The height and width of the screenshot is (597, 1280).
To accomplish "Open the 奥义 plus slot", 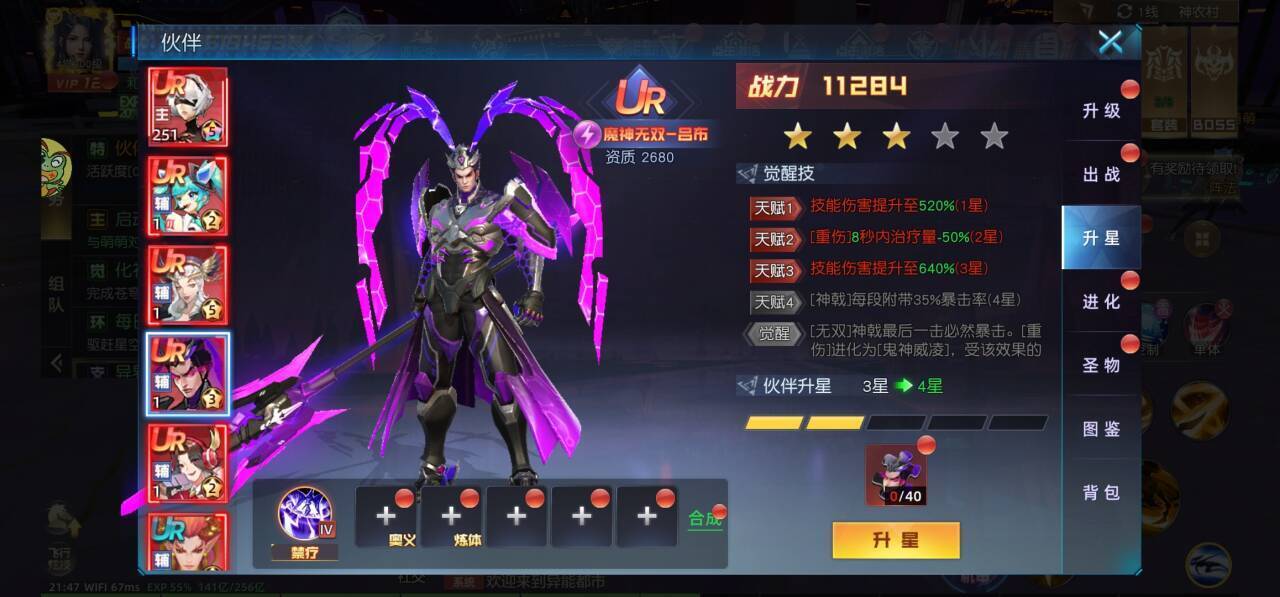I will tap(386, 516).
